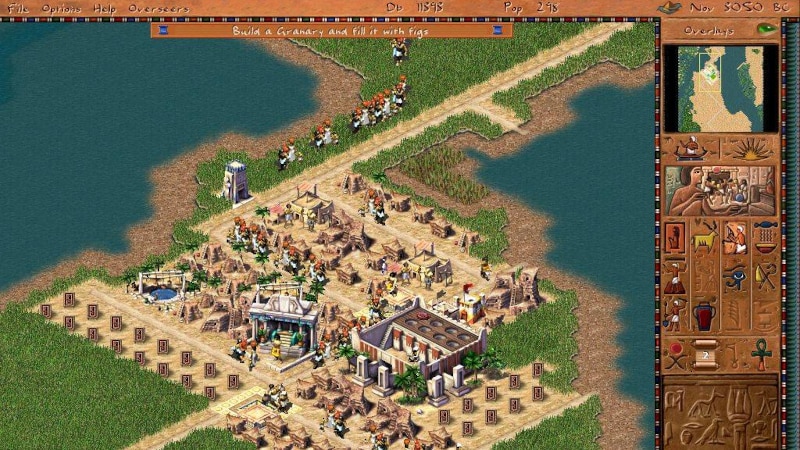Viewport: 800px width, 450px height.
Task: Open overseers with the seated boat figure button
Action: [690, 148]
